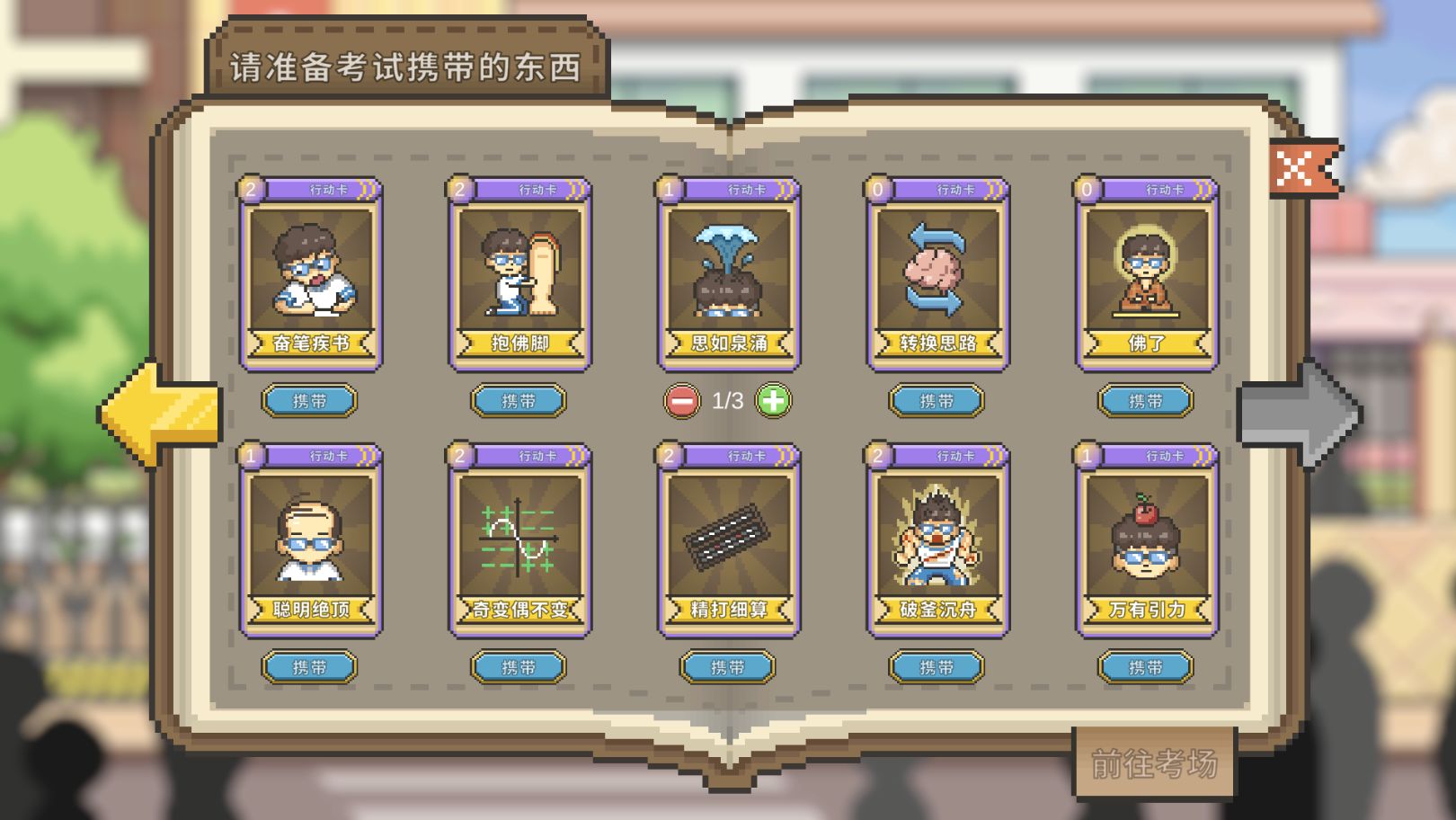Toggle carrying the 破釜沉舟 card
1456x820 pixels.
pos(937,668)
